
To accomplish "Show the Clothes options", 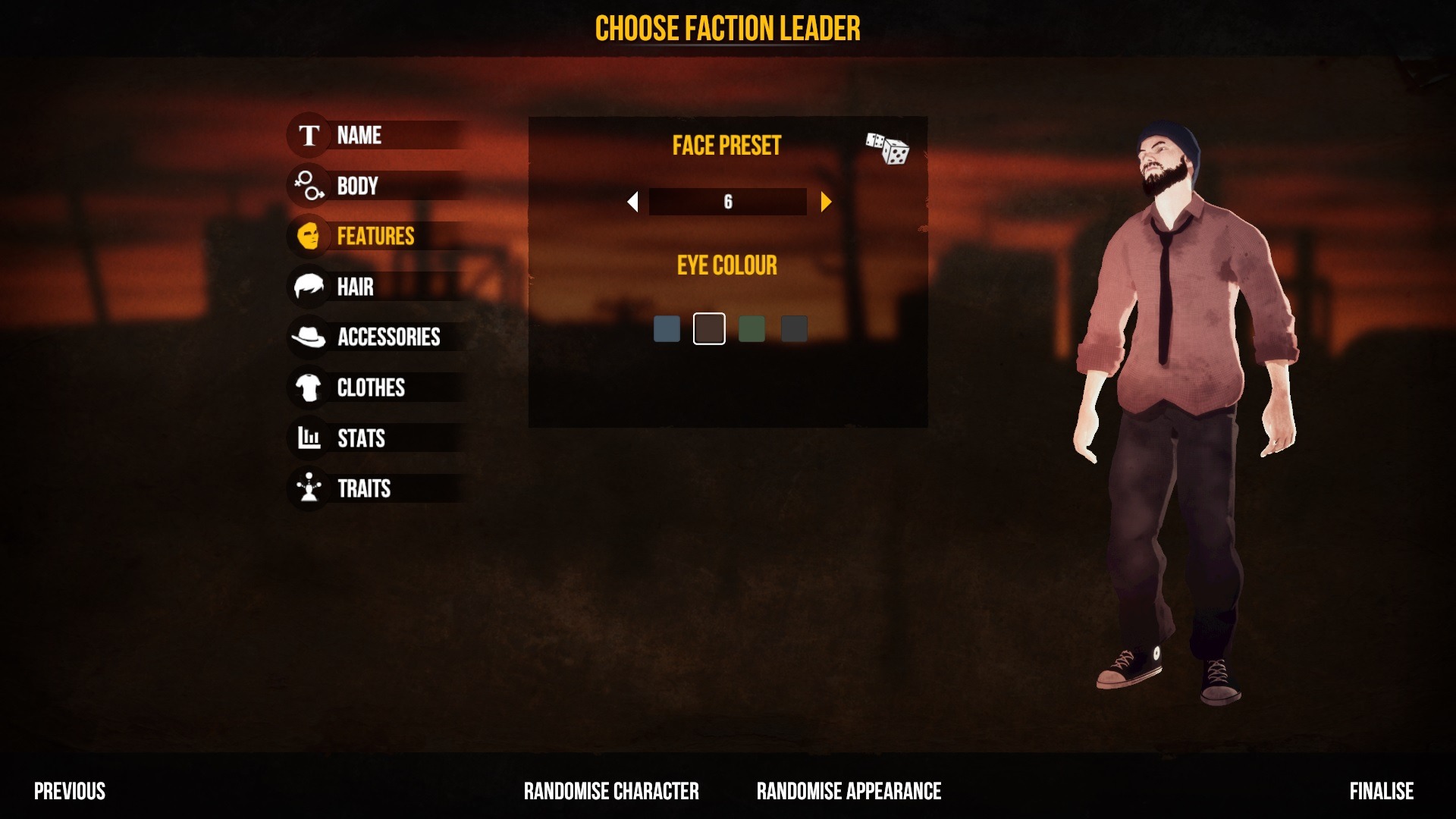I will point(371,388).
